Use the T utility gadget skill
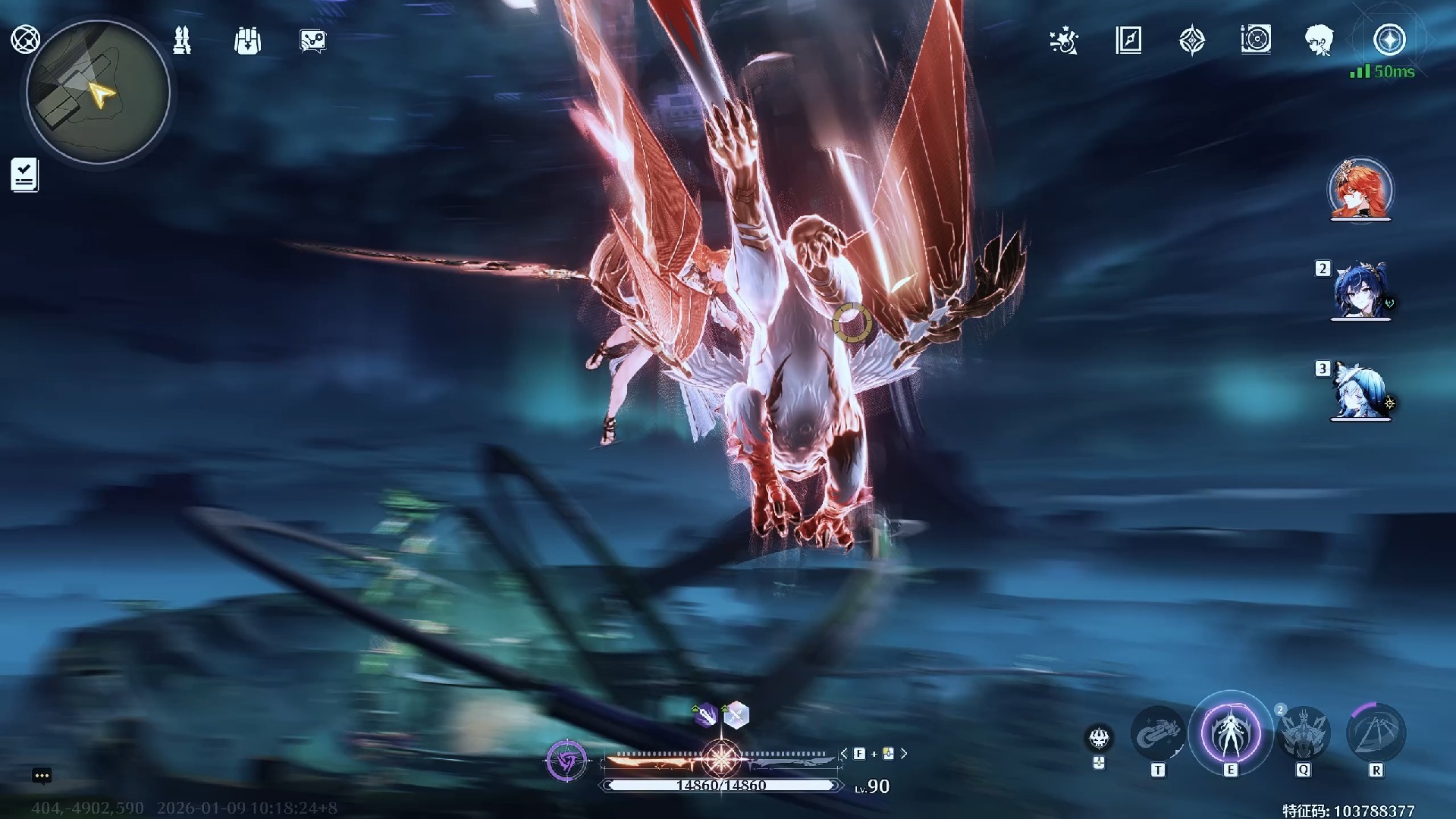 1157,734
